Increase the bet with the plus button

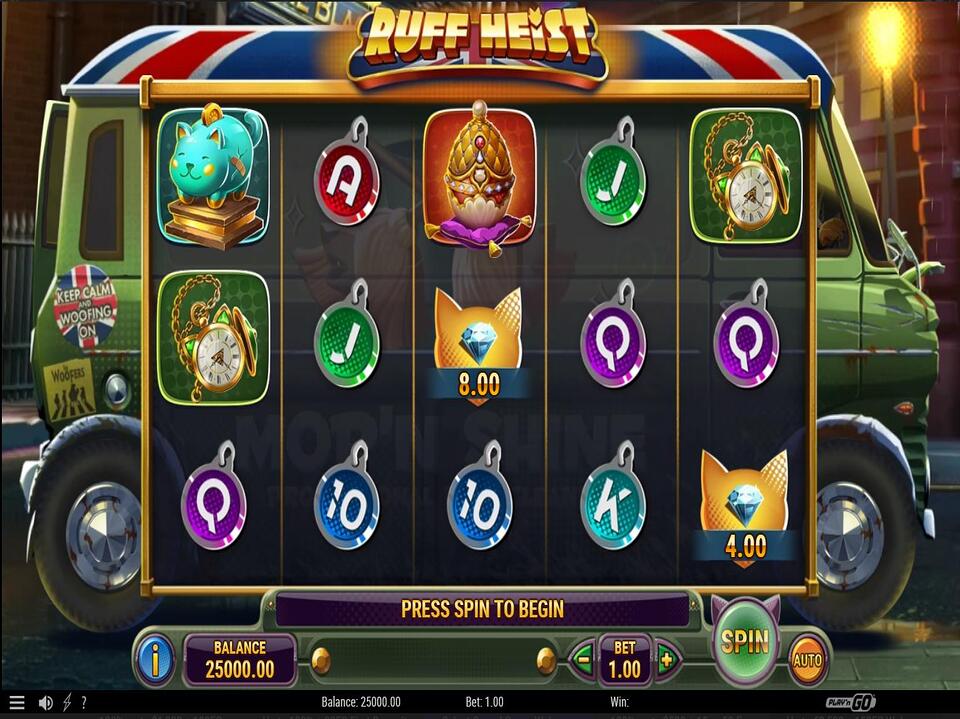(666, 660)
